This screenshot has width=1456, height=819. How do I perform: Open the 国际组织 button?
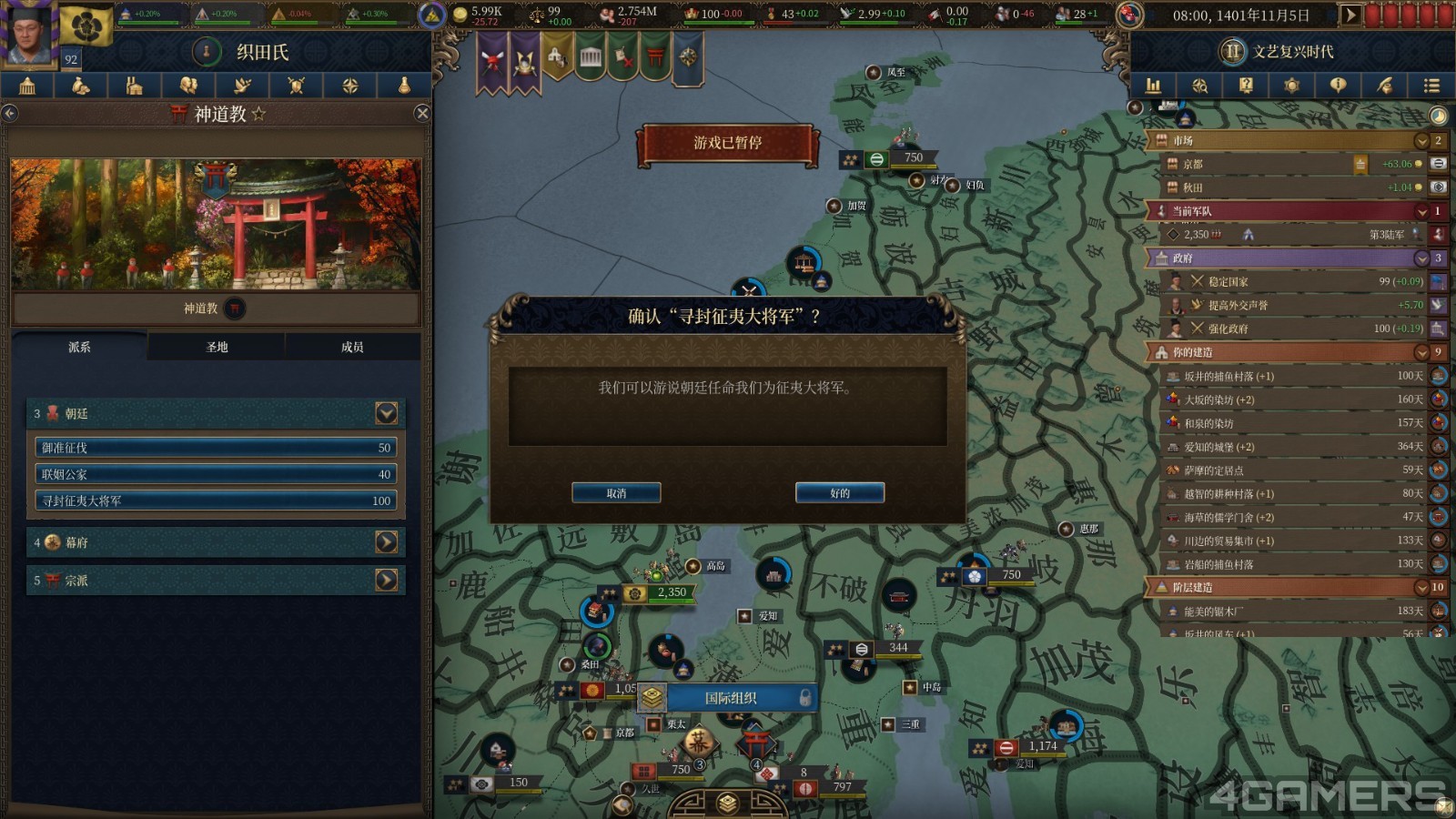click(x=730, y=698)
